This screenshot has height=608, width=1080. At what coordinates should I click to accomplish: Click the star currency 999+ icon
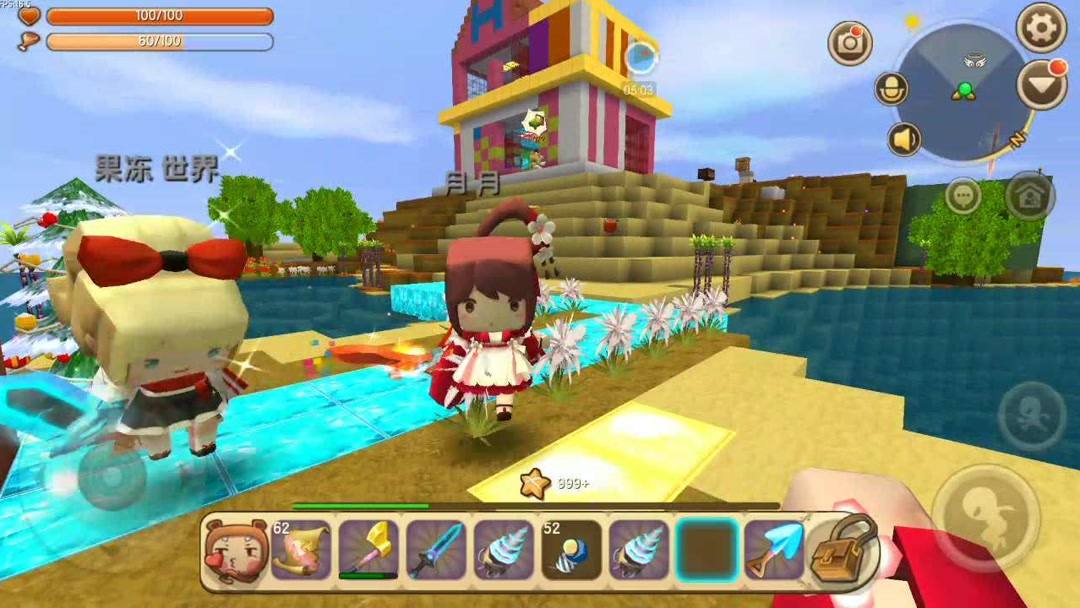point(536,484)
